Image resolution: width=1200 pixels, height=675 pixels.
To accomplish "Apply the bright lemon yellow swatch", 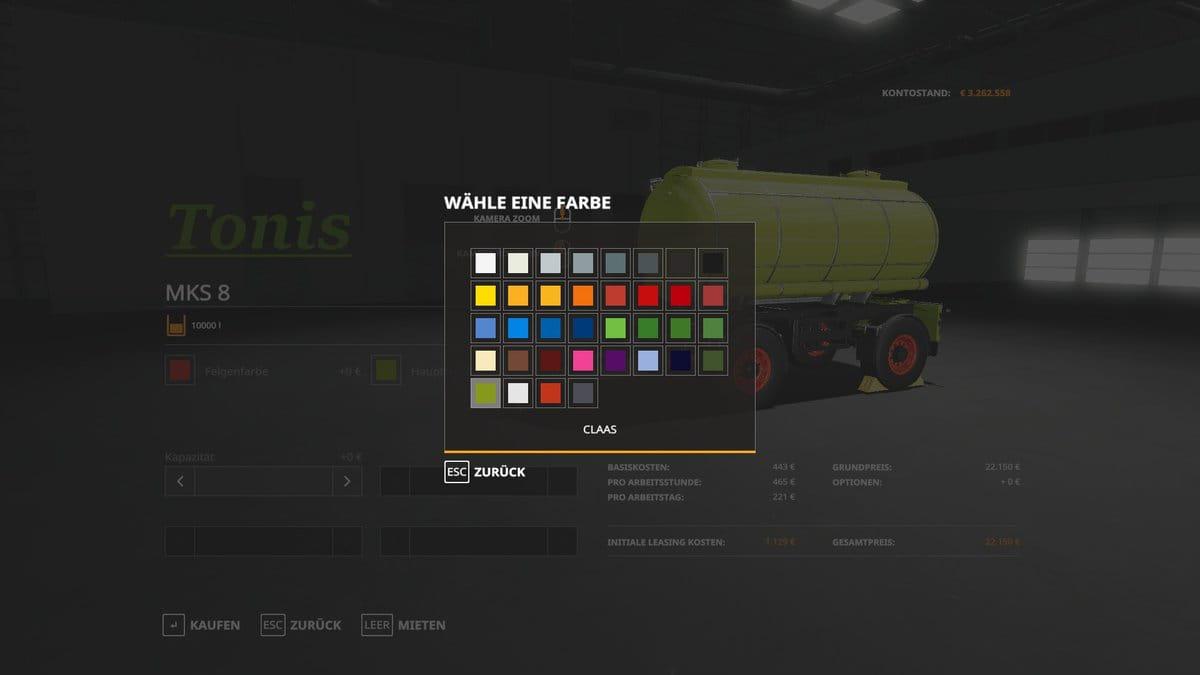I will 486,296.
